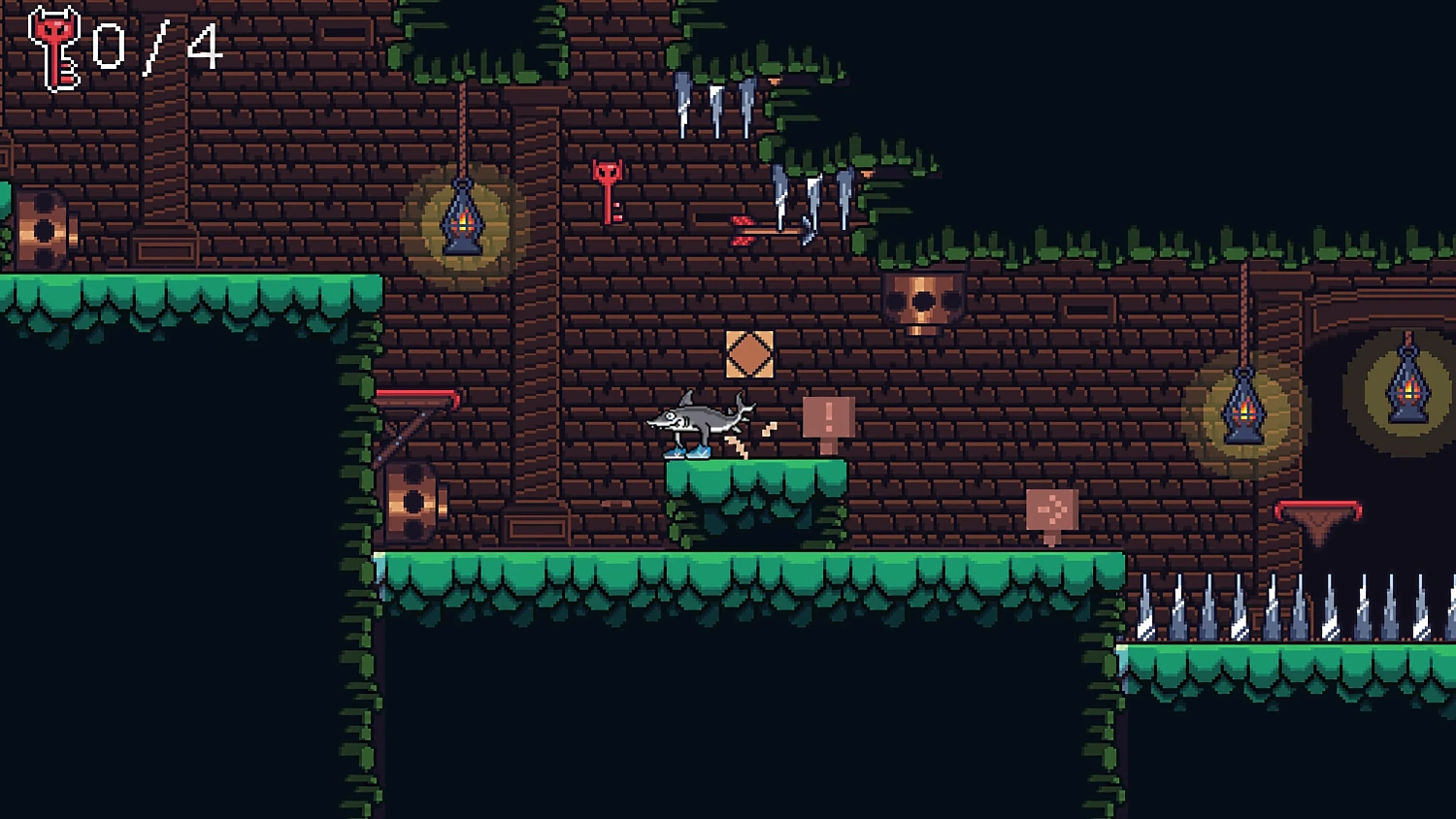Select the floating red key collectible
The width and height of the screenshot is (1456, 819).
tap(606, 190)
